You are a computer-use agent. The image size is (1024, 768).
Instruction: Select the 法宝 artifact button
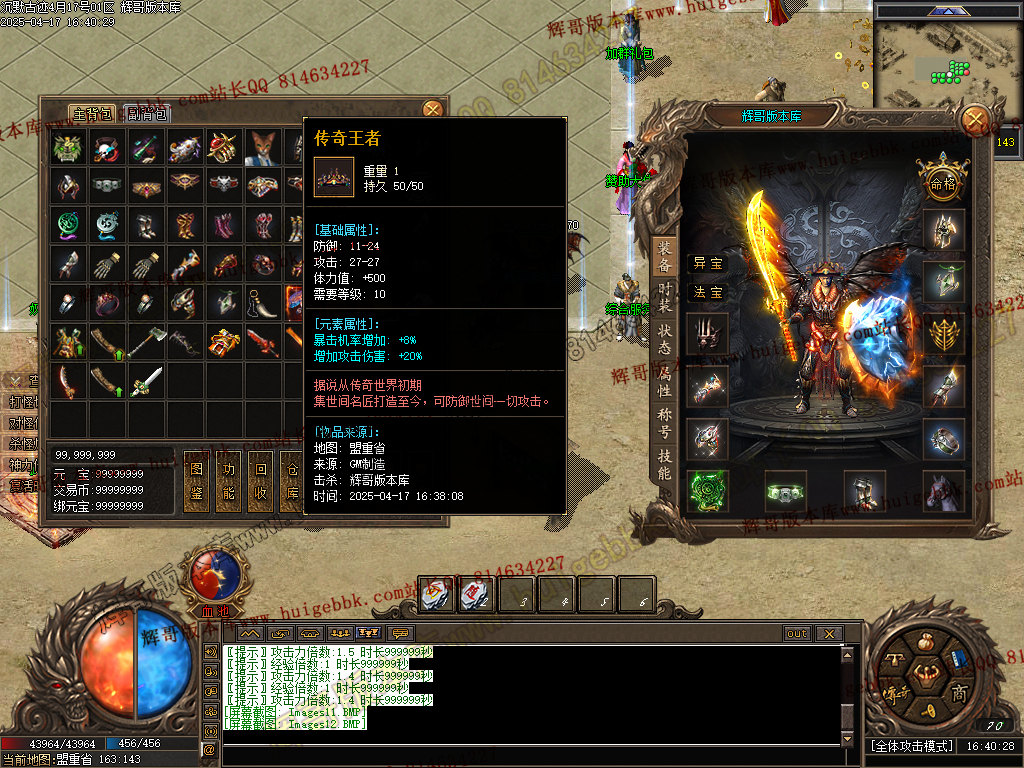(x=707, y=292)
